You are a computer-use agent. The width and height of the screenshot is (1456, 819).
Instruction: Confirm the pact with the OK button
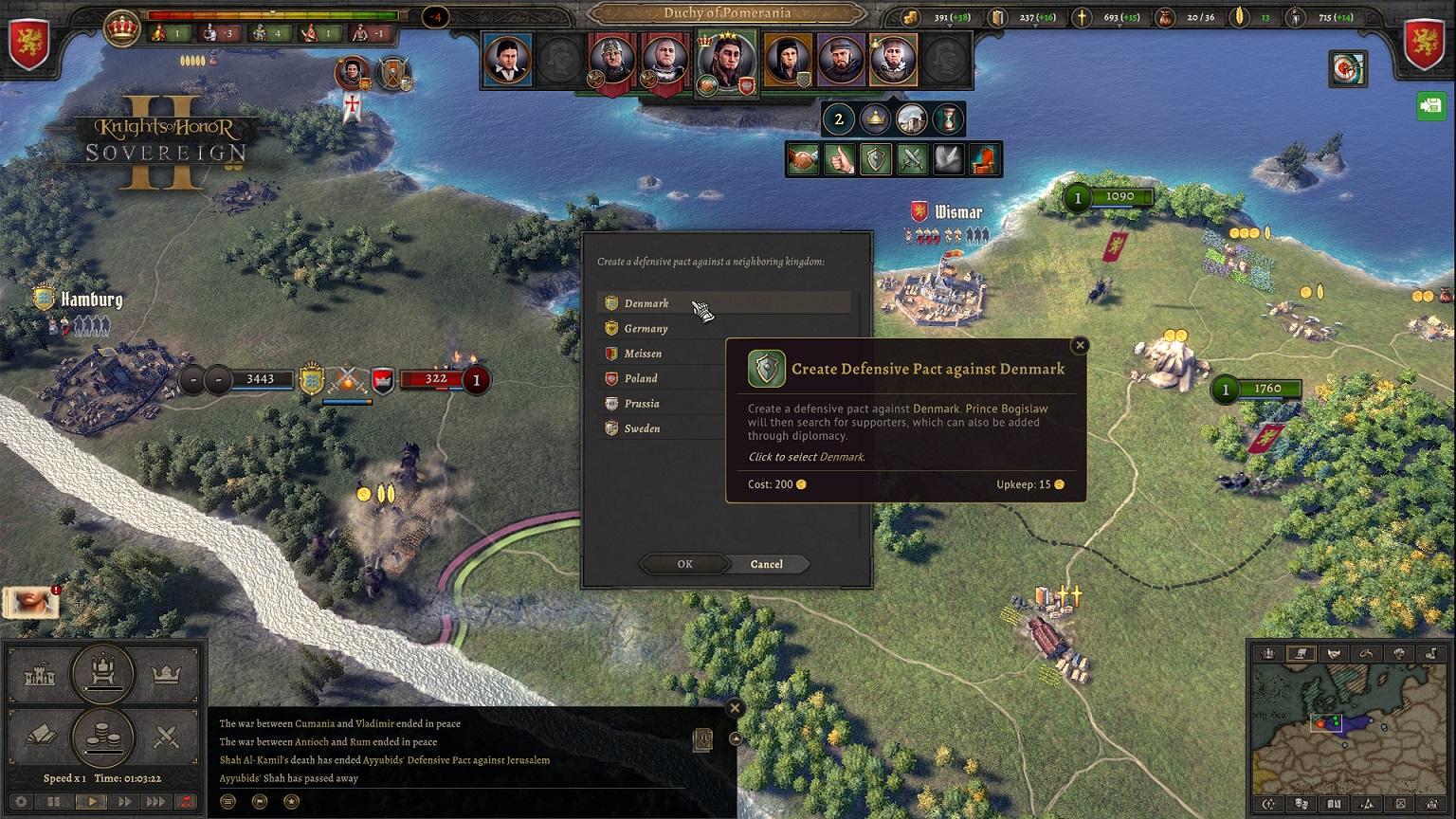coord(684,564)
